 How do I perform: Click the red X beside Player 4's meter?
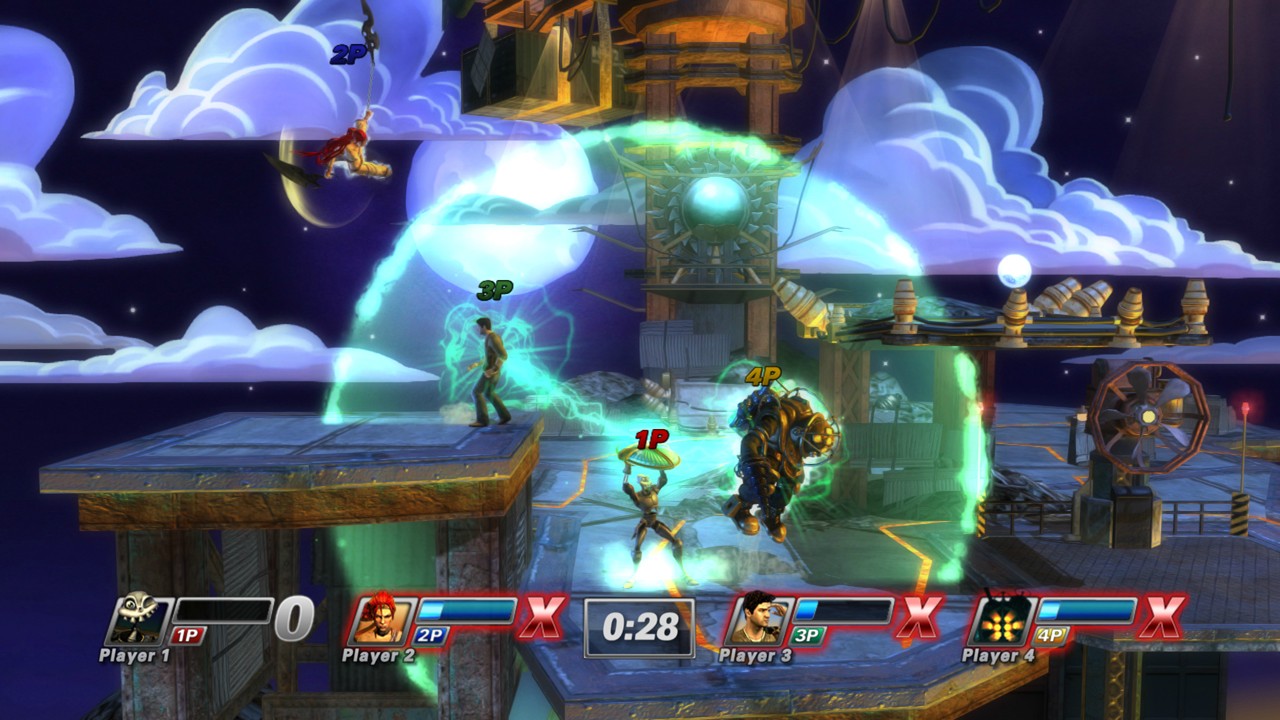coord(1165,617)
